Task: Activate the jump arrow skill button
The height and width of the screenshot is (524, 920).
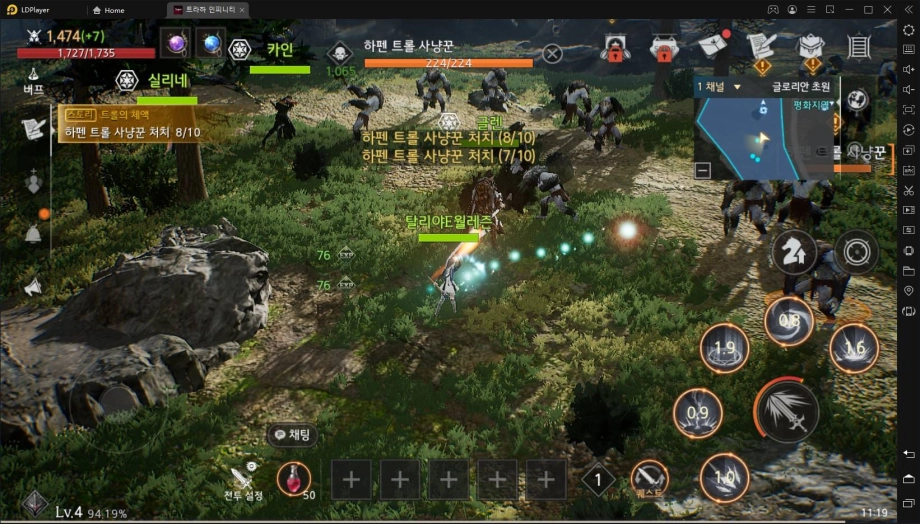Action: point(794,253)
